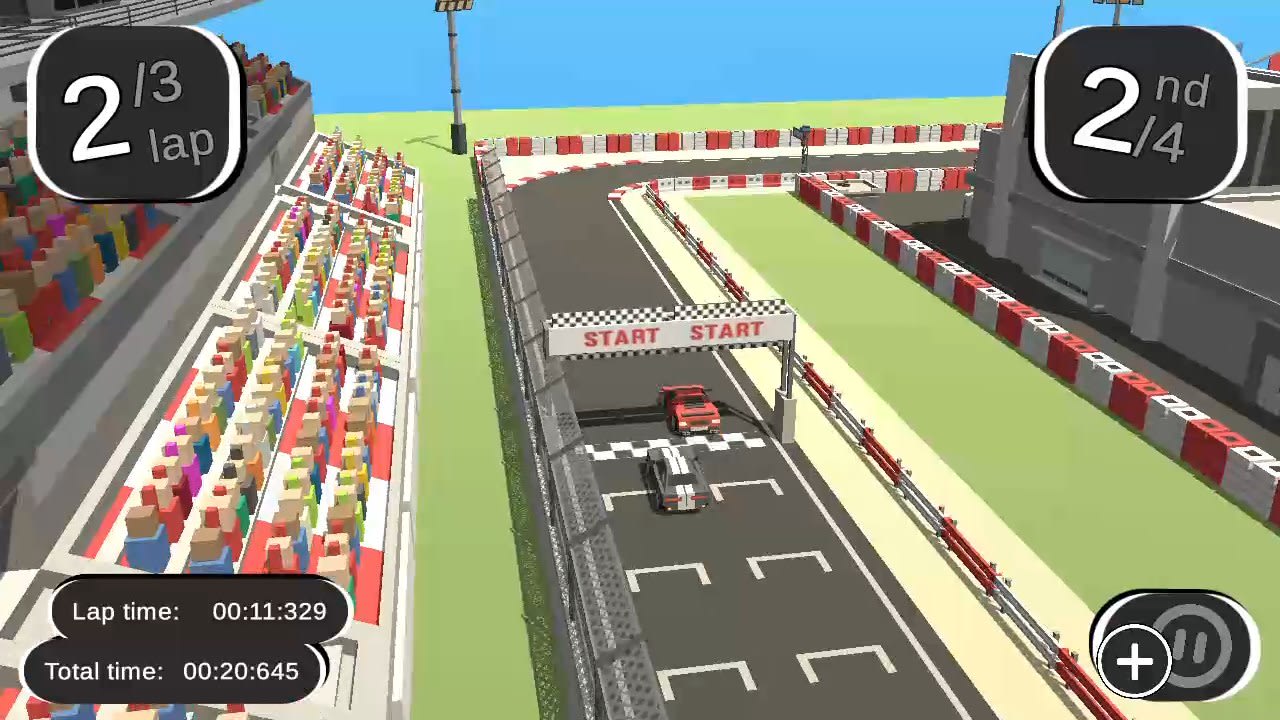Tap the START gate support pillar

coord(787,390)
